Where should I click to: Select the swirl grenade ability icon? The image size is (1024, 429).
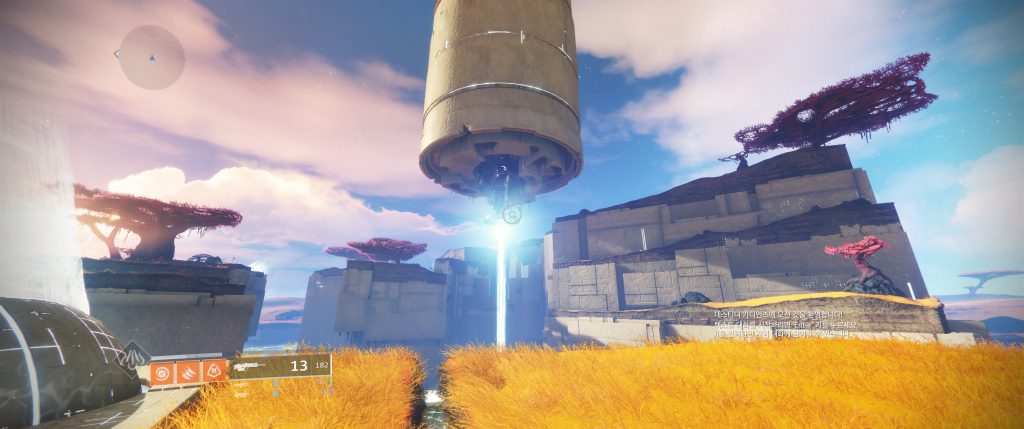161,373
